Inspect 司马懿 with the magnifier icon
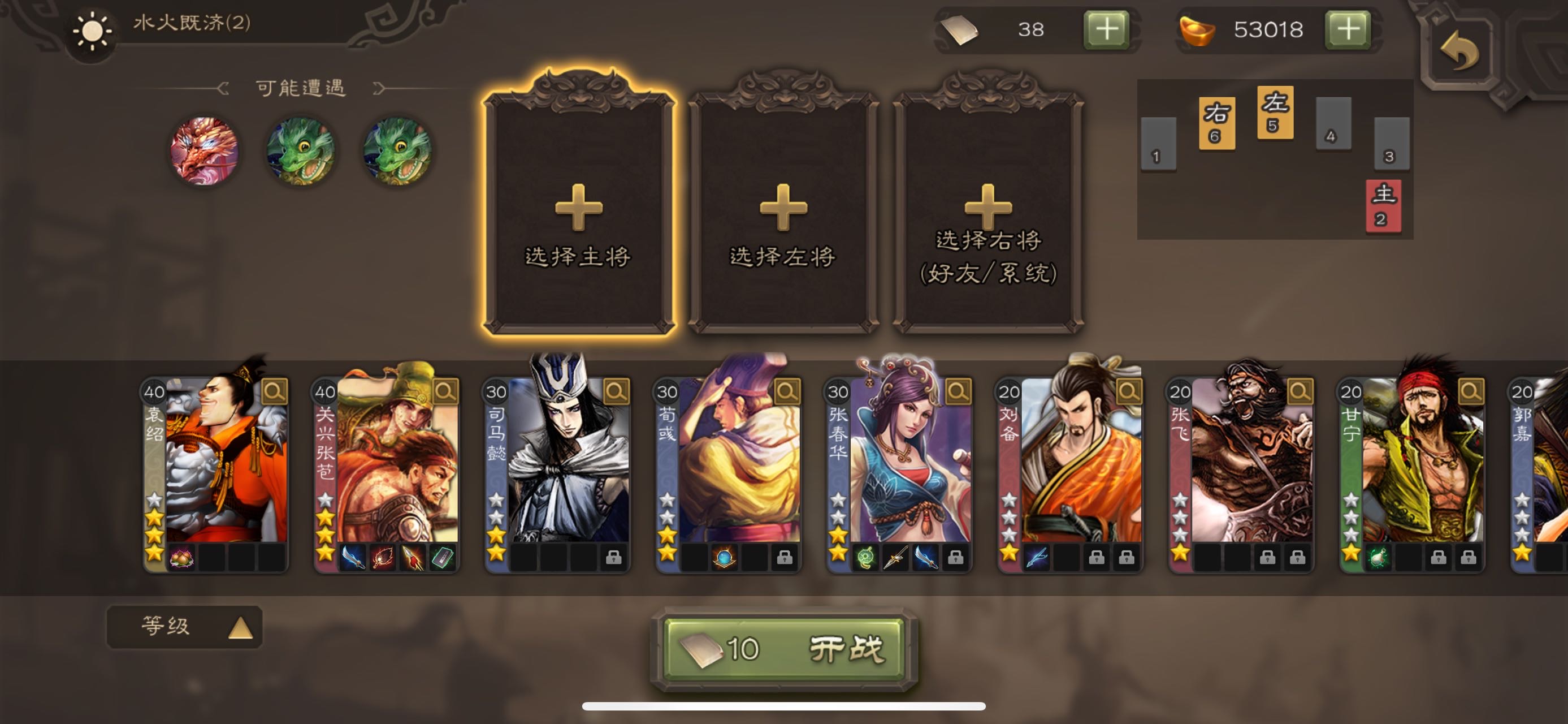 (x=616, y=391)
